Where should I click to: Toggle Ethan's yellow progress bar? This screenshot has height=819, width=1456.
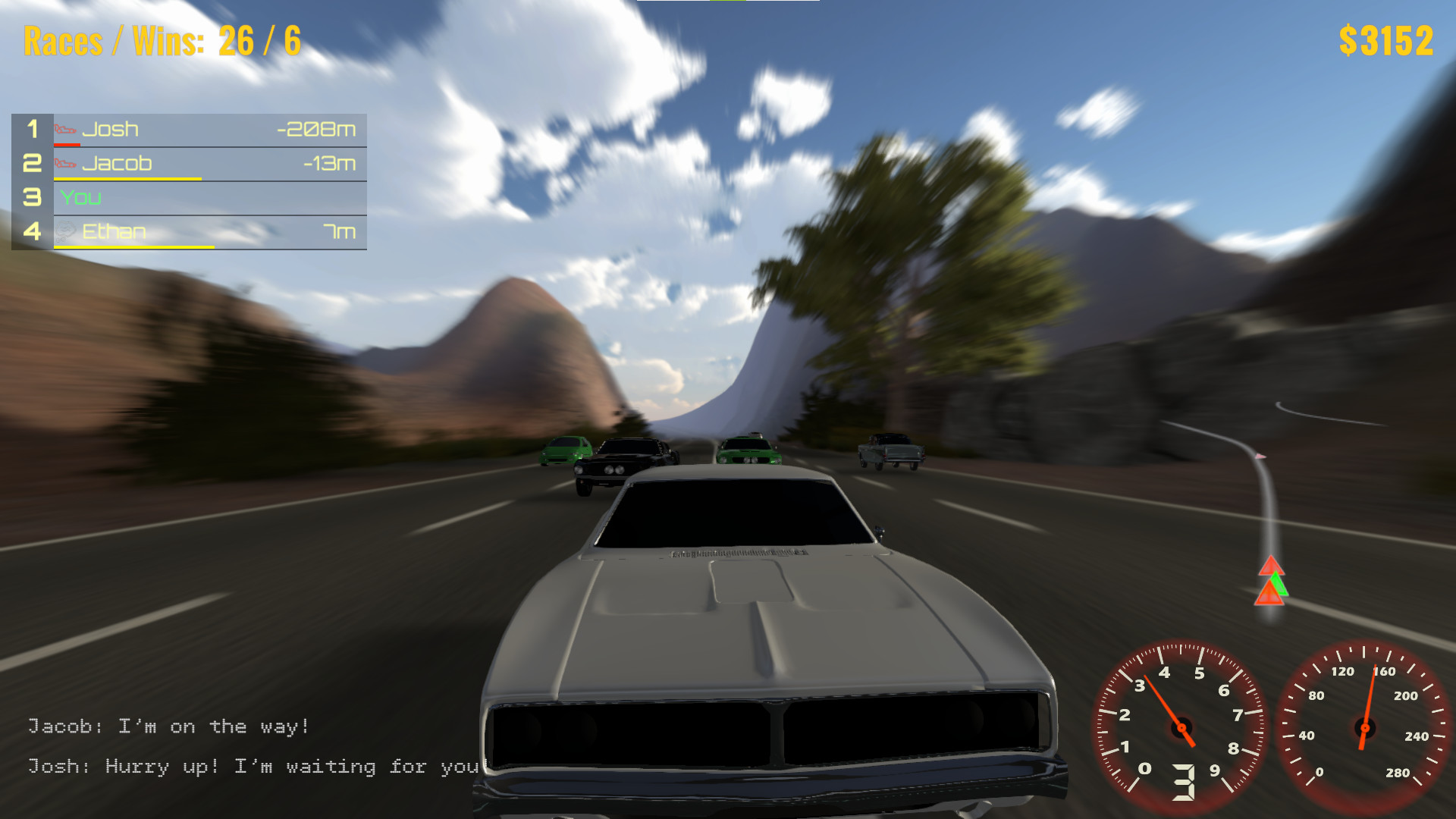point(133,245)
